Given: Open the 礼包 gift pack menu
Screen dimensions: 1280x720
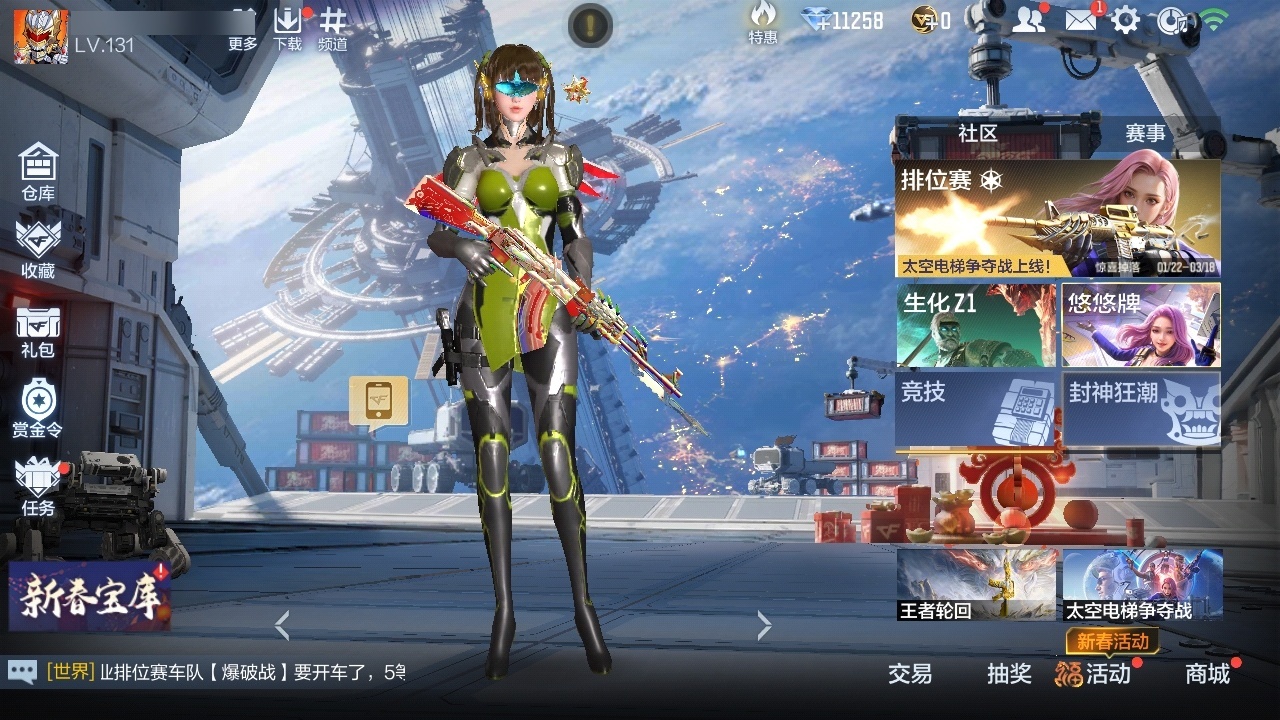Looking at the screenshot, I should click(37, 330).
